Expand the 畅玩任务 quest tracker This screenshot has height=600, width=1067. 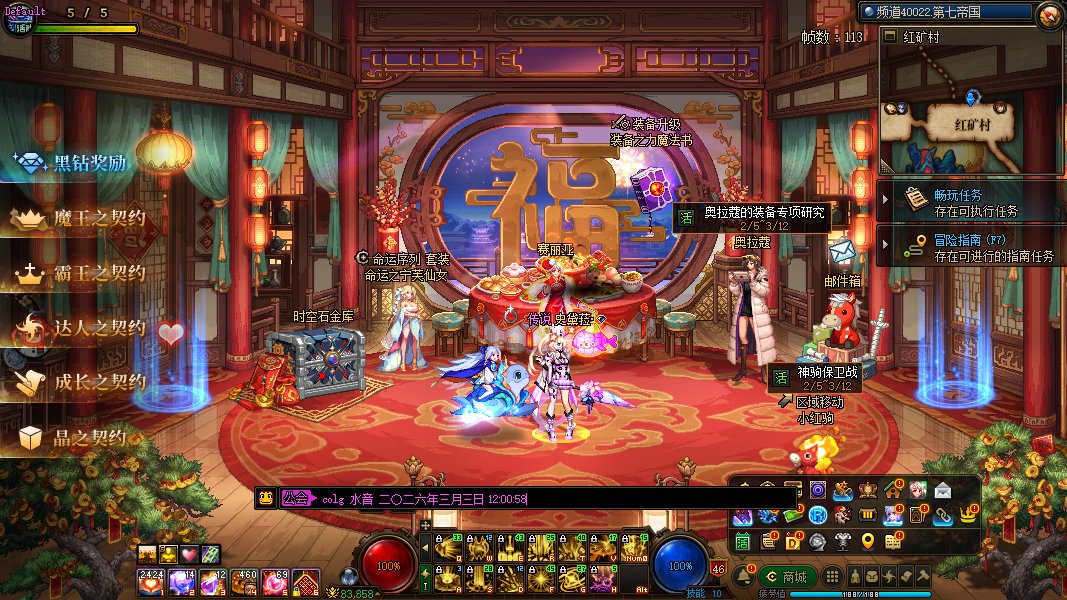(x=970, y=202)
